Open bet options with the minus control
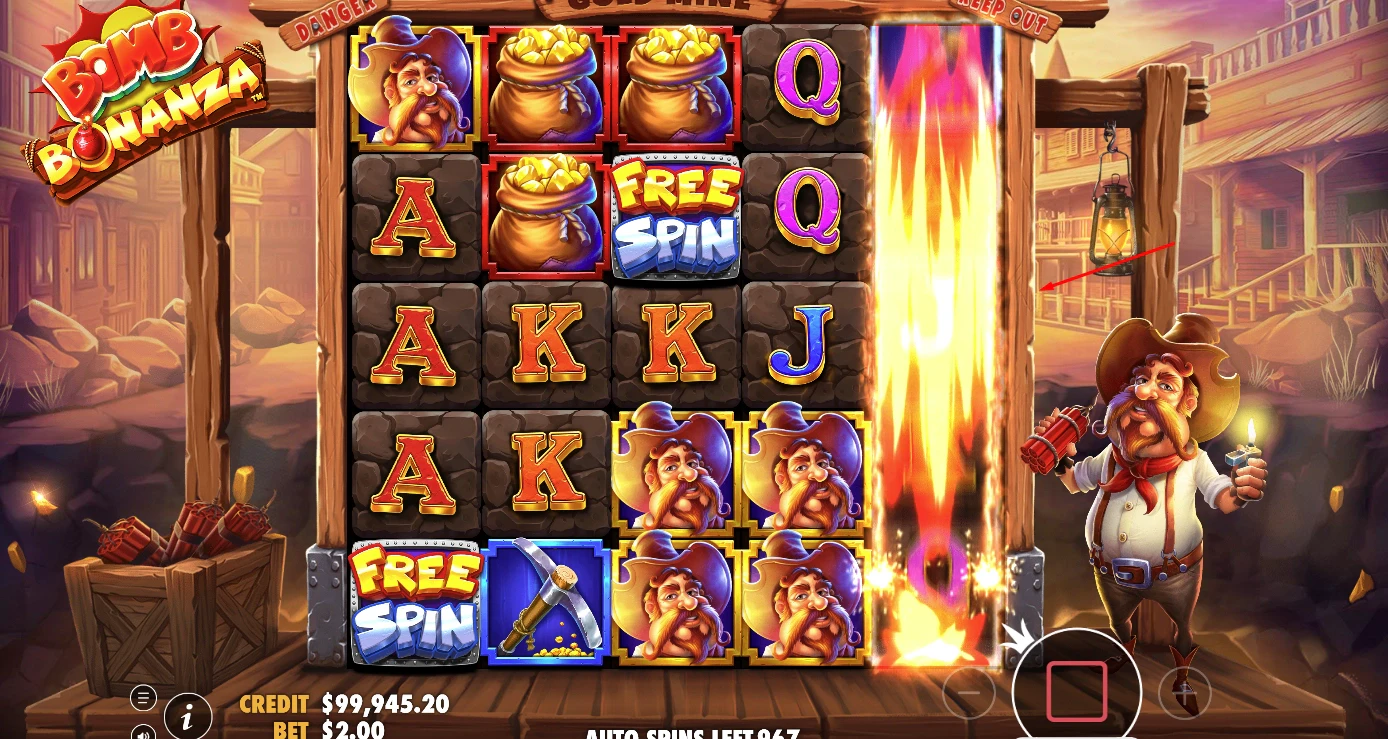 [x=968, y=695]
